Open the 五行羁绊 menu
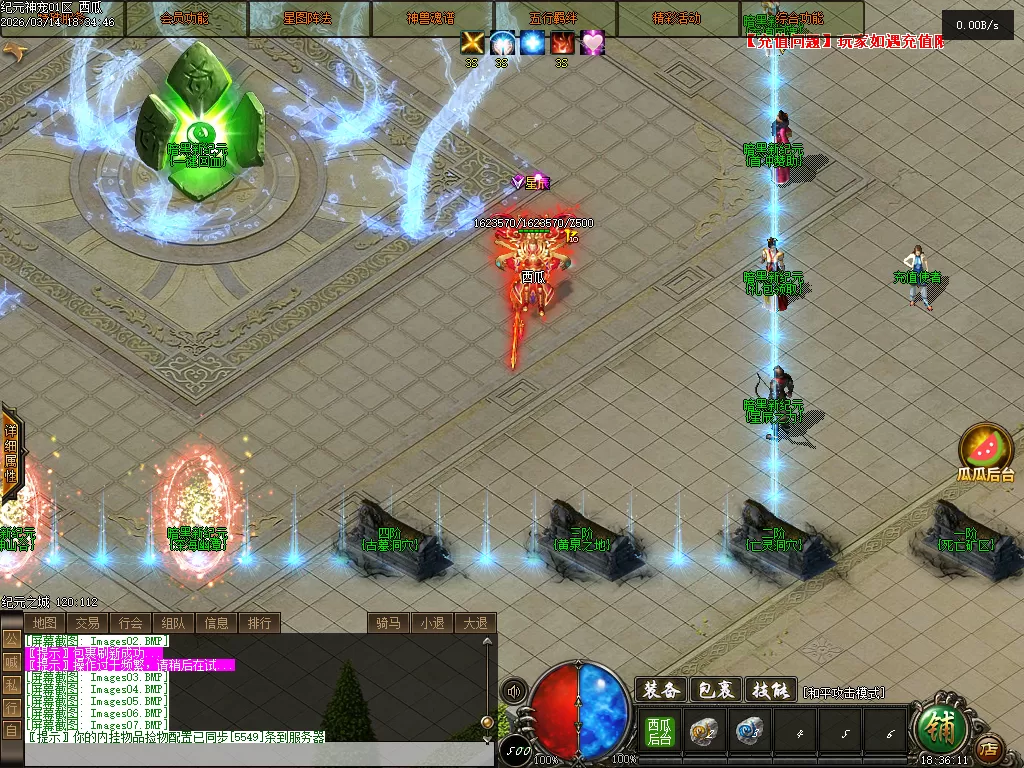The width and height of the screenshot is (1024, 768). pos(555,18)
